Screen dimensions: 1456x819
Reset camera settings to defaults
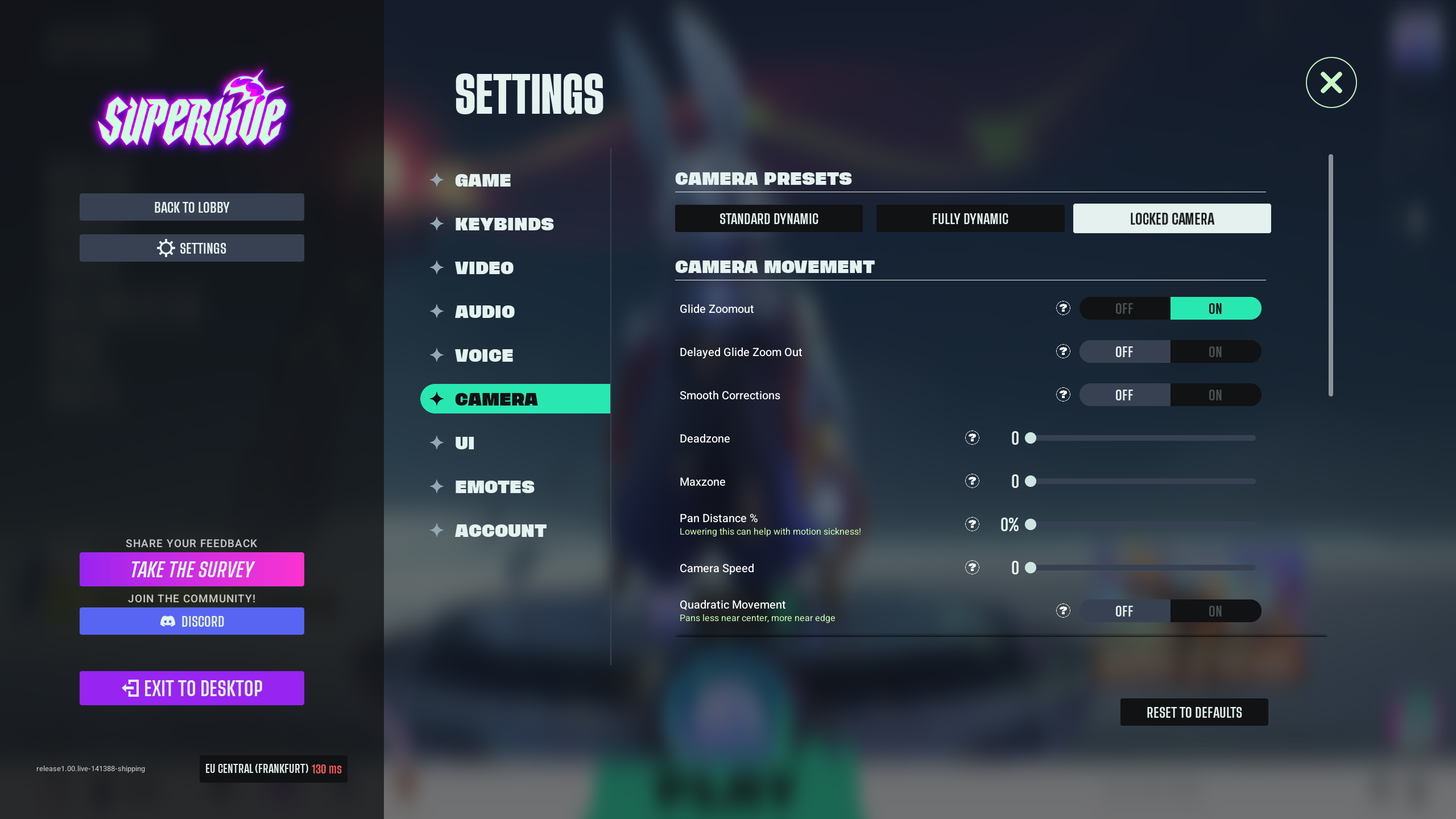1194,713
